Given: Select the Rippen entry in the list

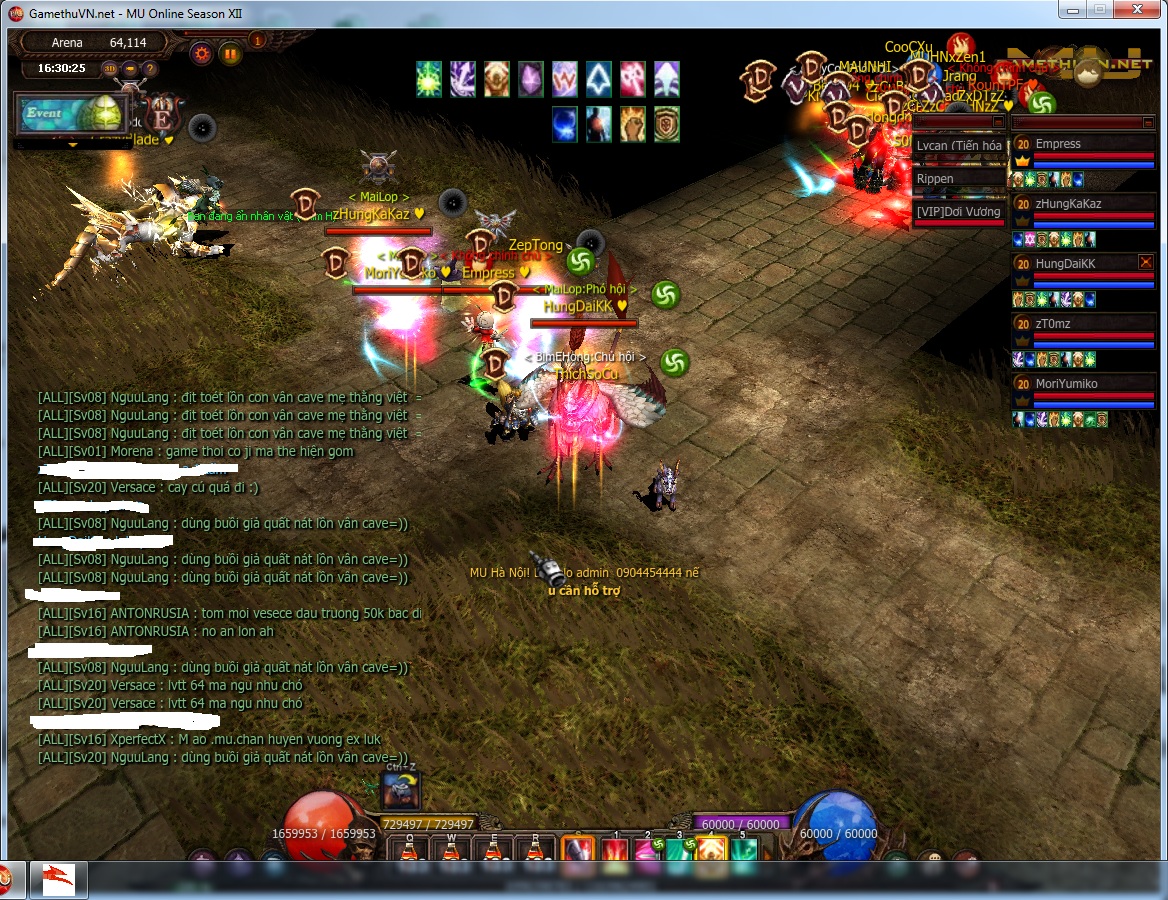Looking at the screenshot, I should tap(958, 179).
